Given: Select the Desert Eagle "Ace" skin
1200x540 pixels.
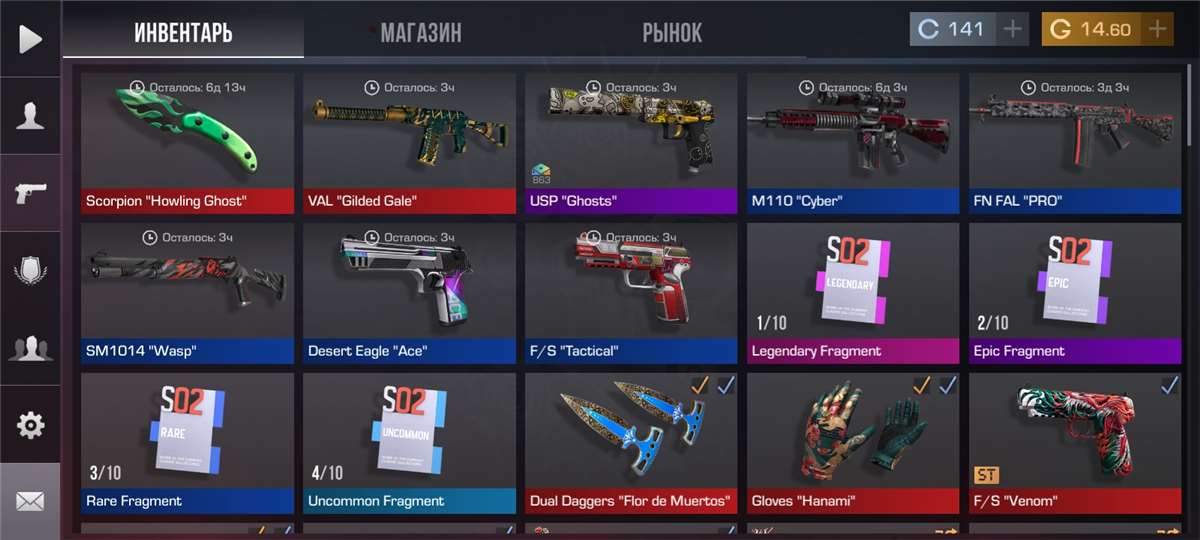Looking at the screenshot, I should click(x=410, y=292).
